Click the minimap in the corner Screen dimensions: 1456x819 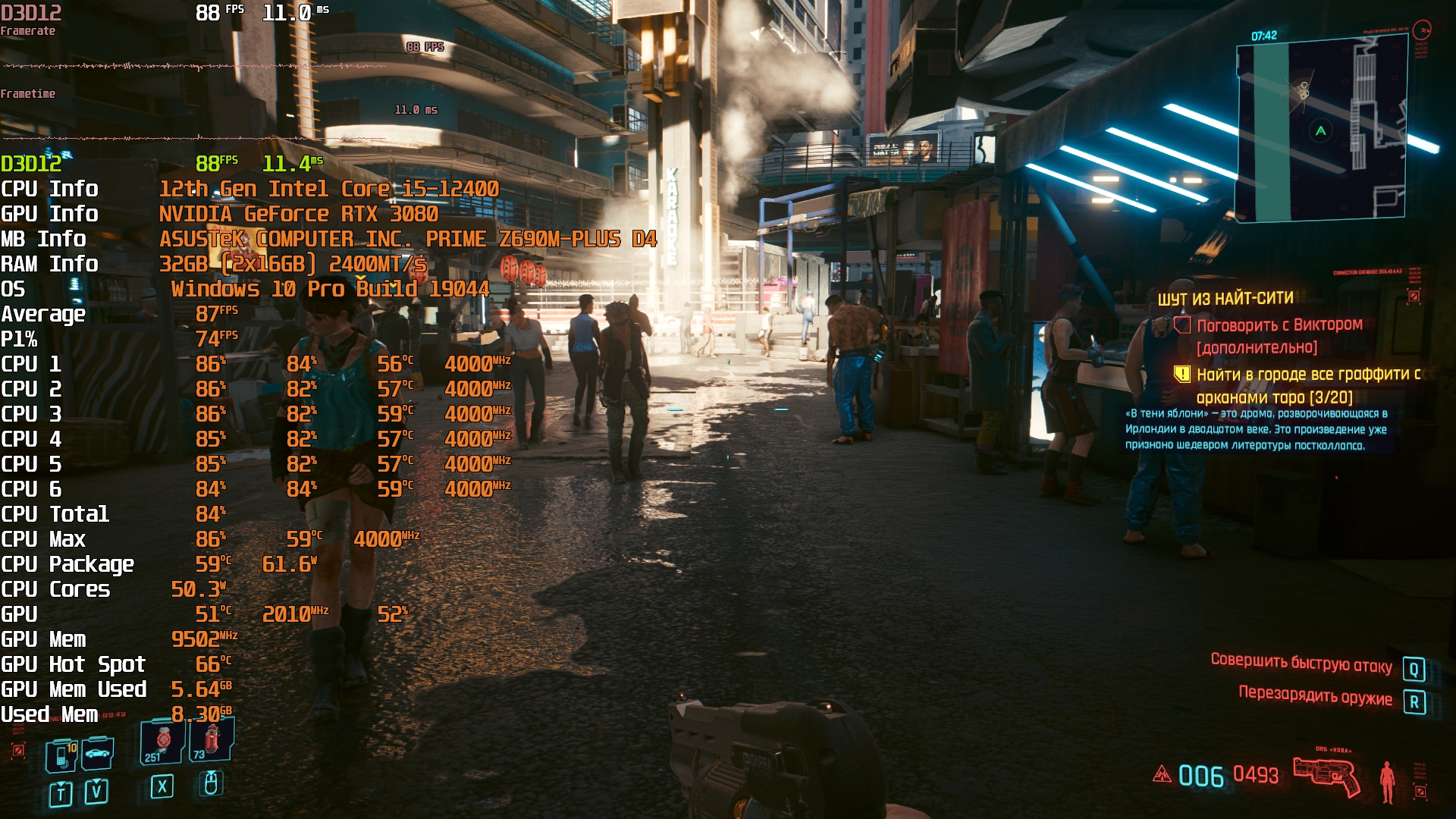(x=1320, y=129)
